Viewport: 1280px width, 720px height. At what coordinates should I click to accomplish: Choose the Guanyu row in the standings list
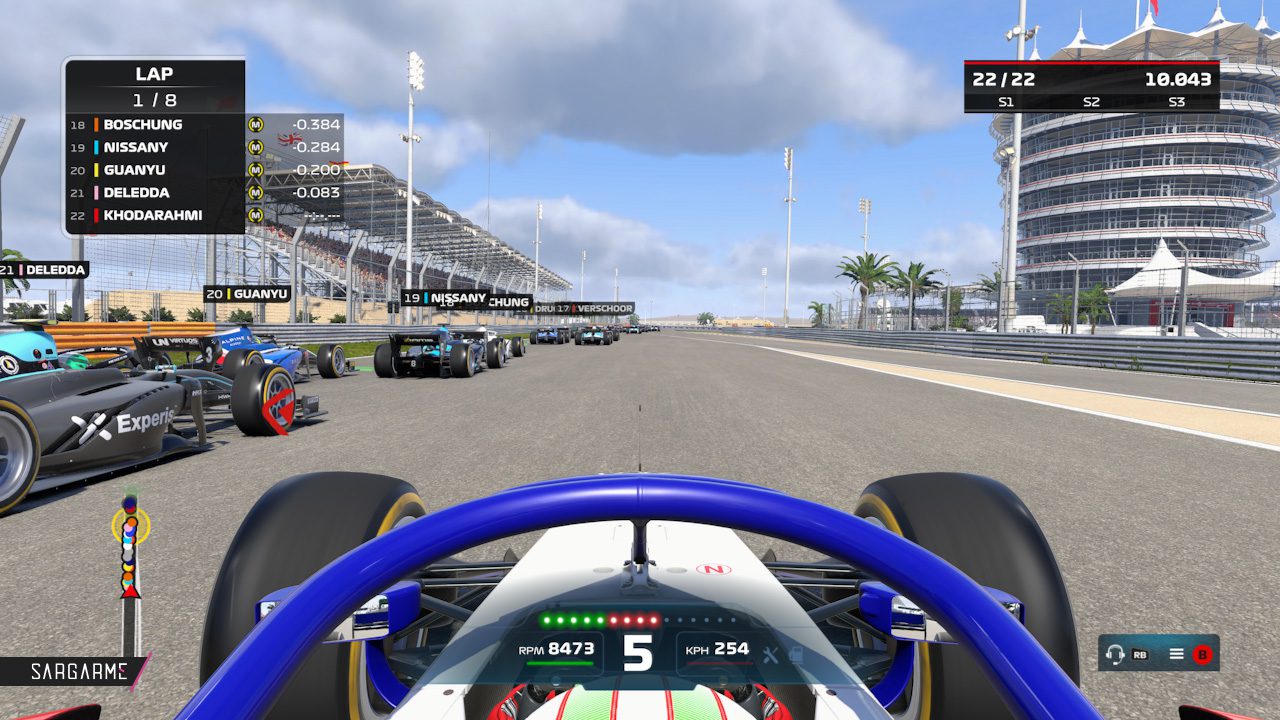point(154,170)
